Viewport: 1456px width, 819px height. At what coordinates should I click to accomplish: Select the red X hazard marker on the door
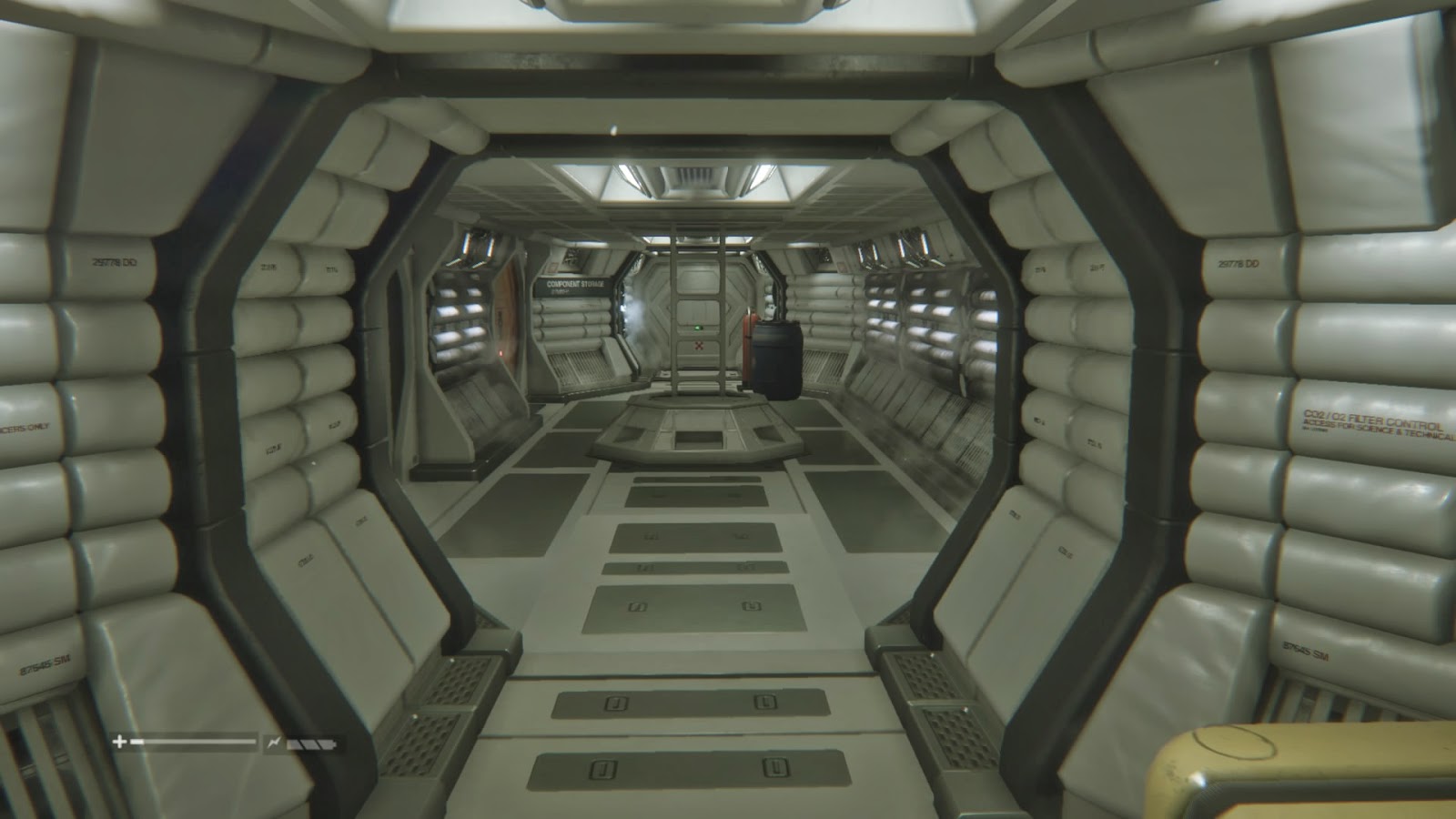pos(699,345)
